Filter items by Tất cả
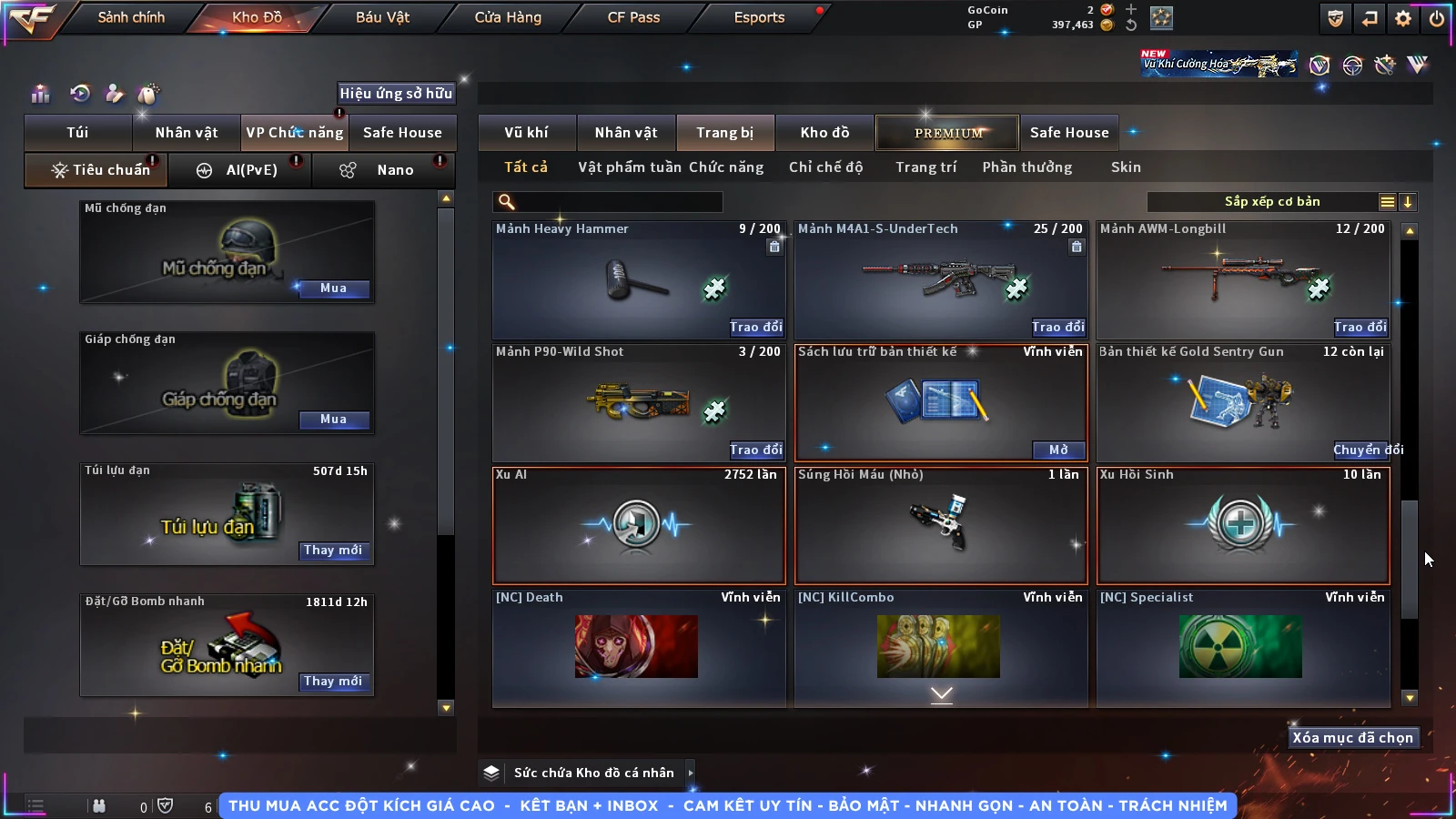The height and width of the screenshot is (819, 1456). [x=526, y=167]
